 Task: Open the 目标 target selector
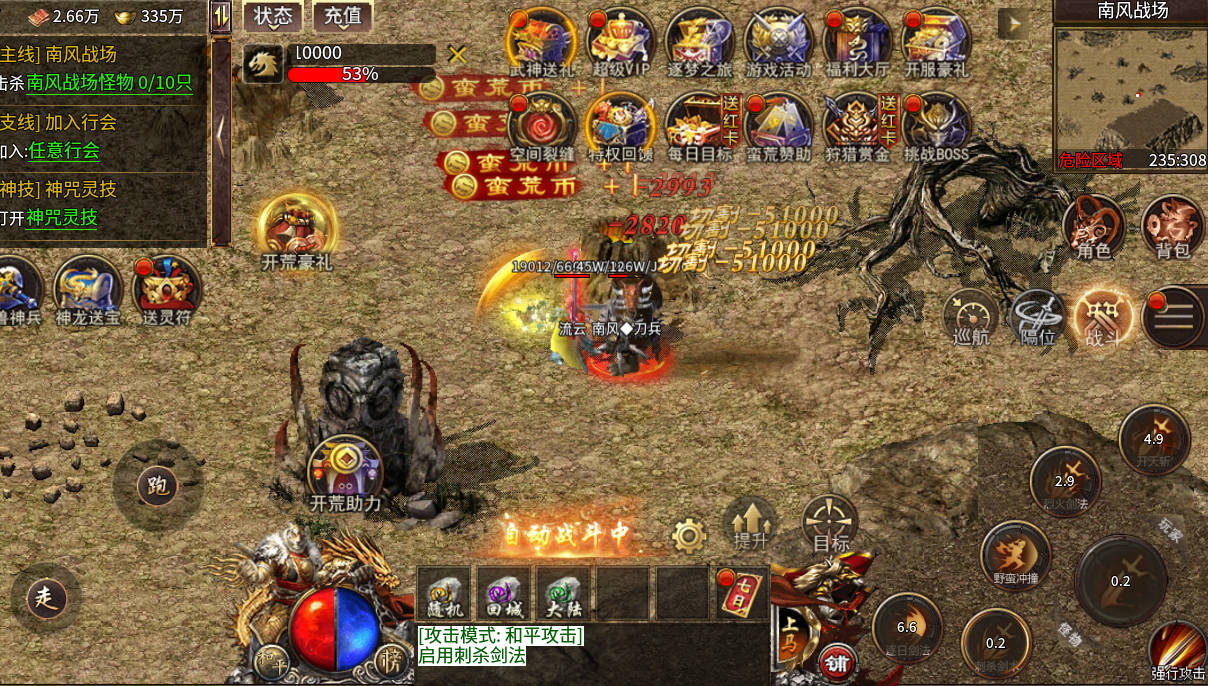coord(830,522)
